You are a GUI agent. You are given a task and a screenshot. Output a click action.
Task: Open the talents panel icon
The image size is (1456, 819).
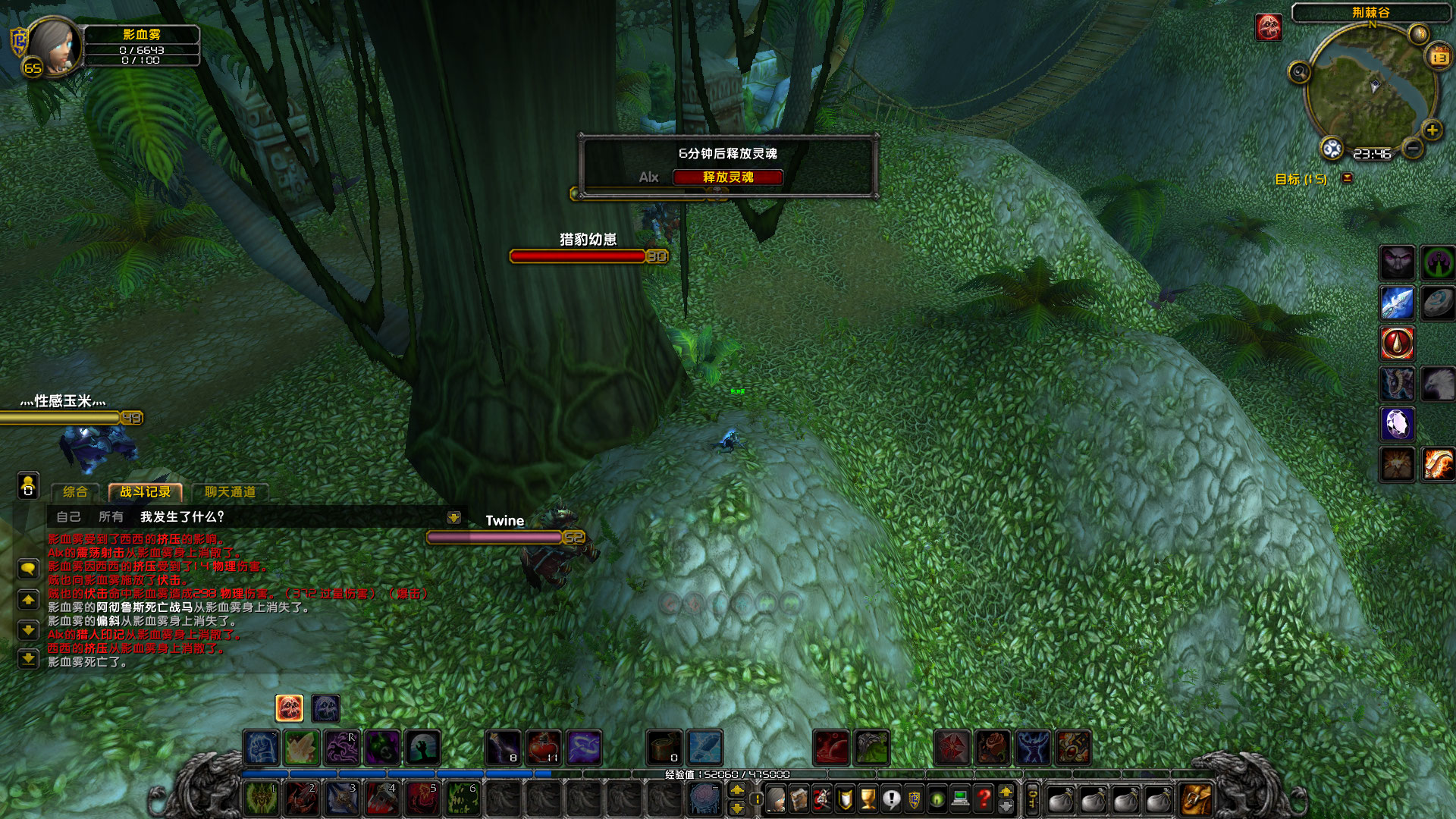coord(822,799)
